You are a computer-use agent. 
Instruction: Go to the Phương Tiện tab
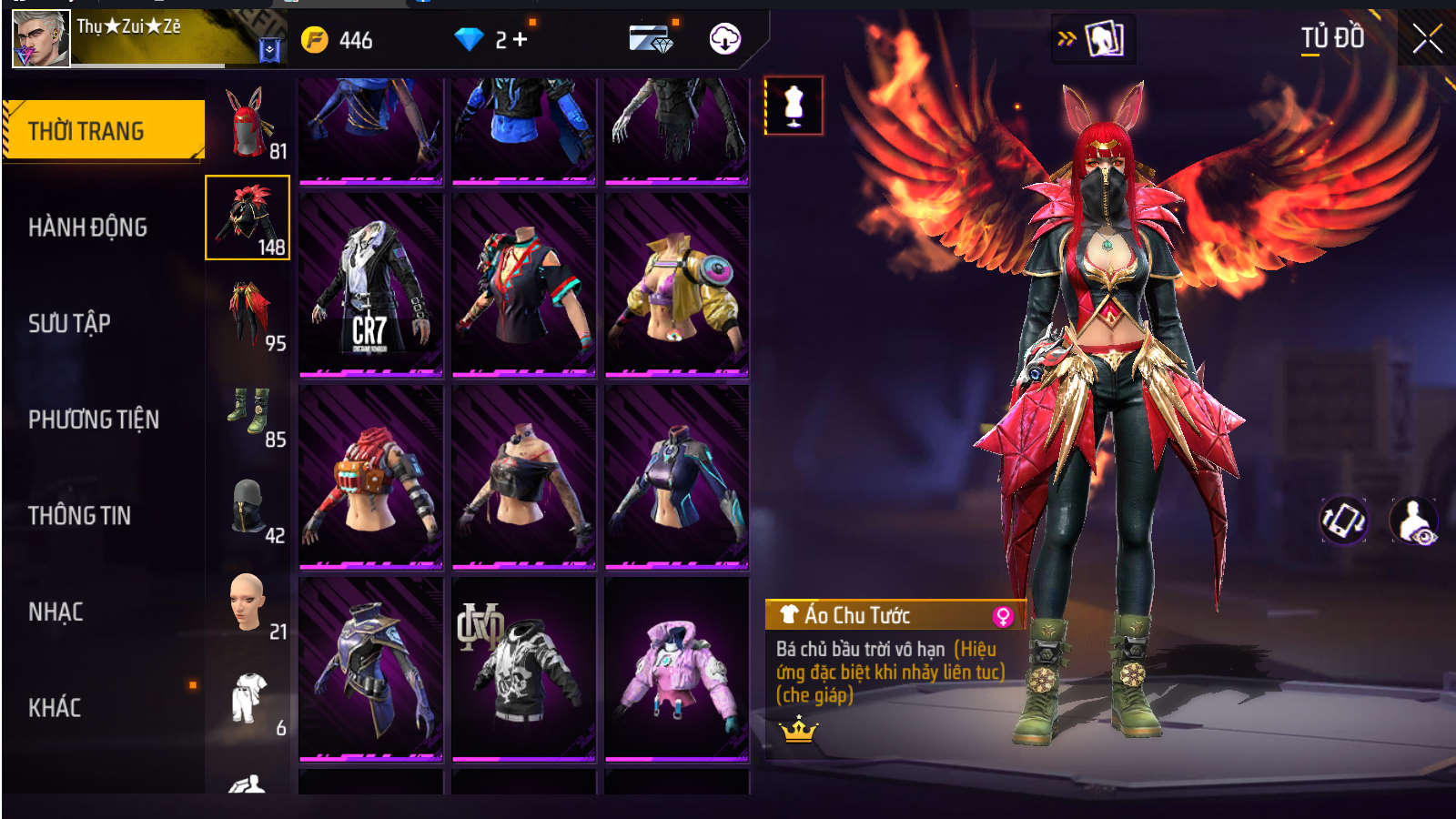(93, 420)
